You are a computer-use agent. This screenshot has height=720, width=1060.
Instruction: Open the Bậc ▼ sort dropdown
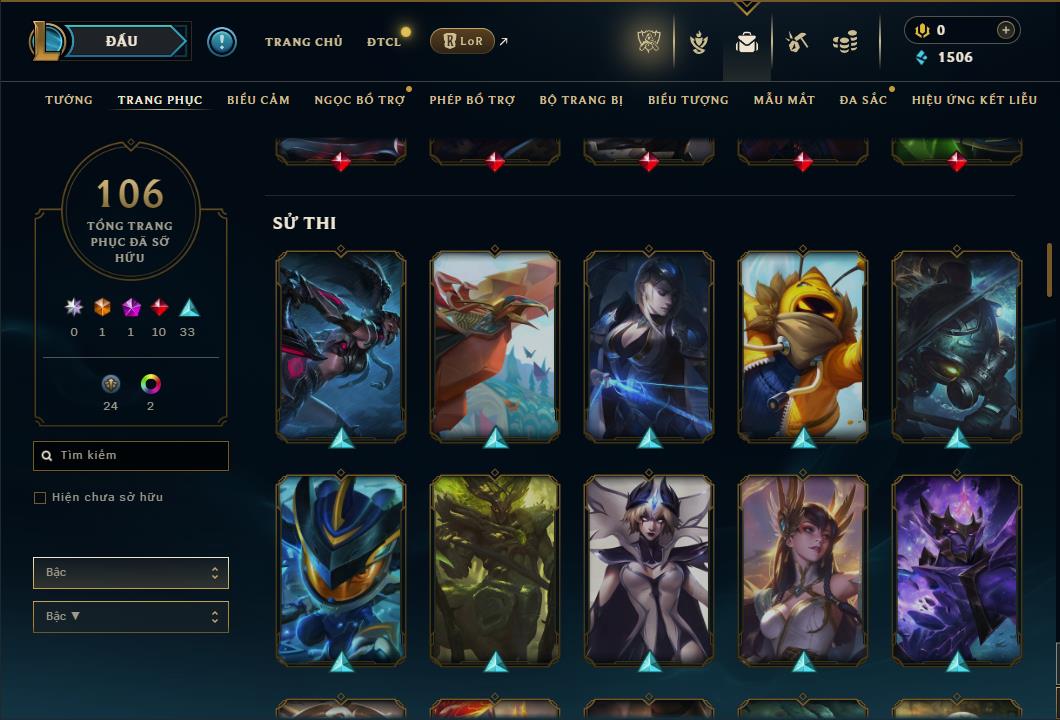(131, 617)
